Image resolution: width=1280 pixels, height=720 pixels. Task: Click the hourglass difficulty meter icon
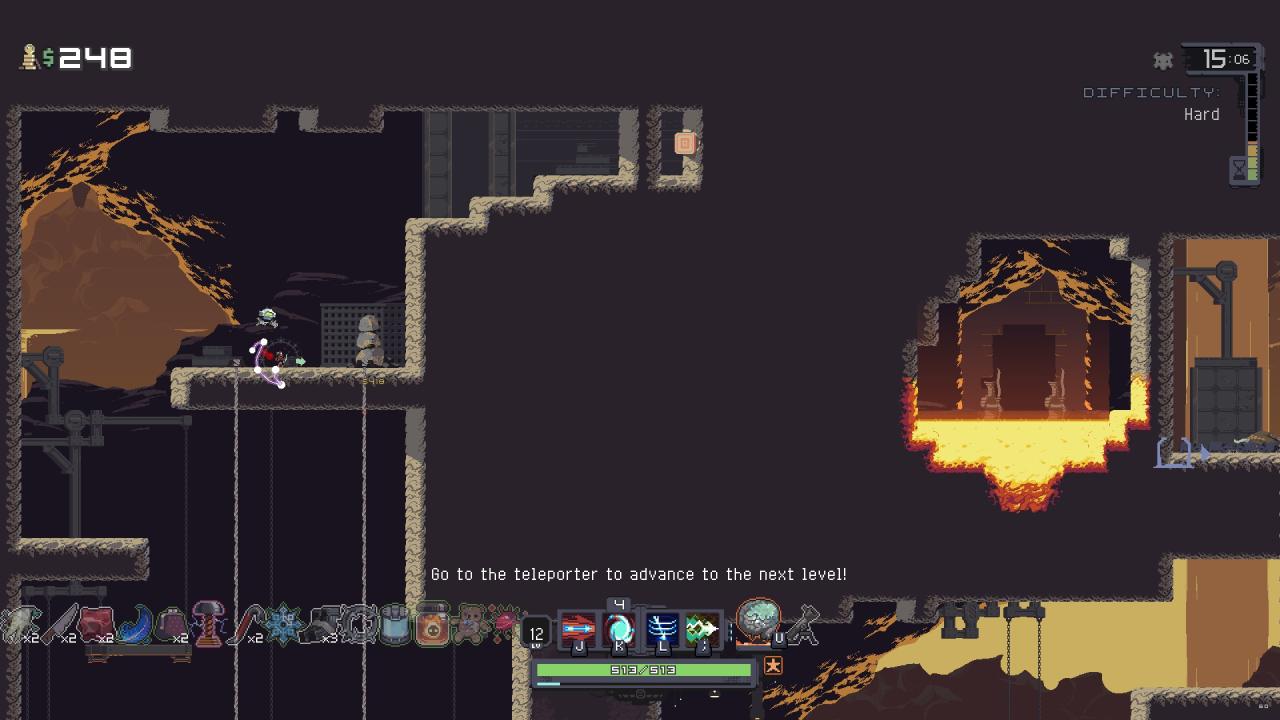point(1239,170)
